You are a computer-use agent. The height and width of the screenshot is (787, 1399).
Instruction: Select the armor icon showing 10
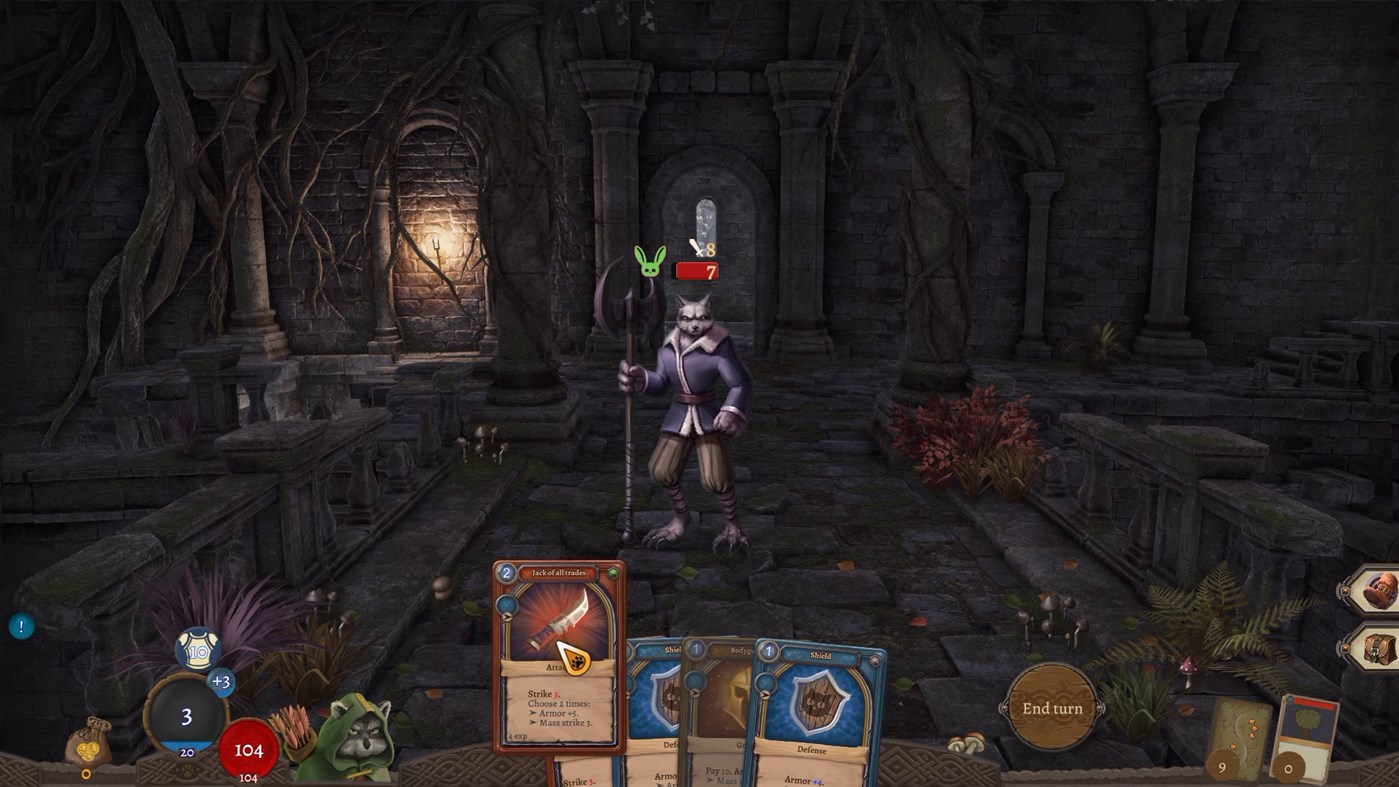coord(198,646)
